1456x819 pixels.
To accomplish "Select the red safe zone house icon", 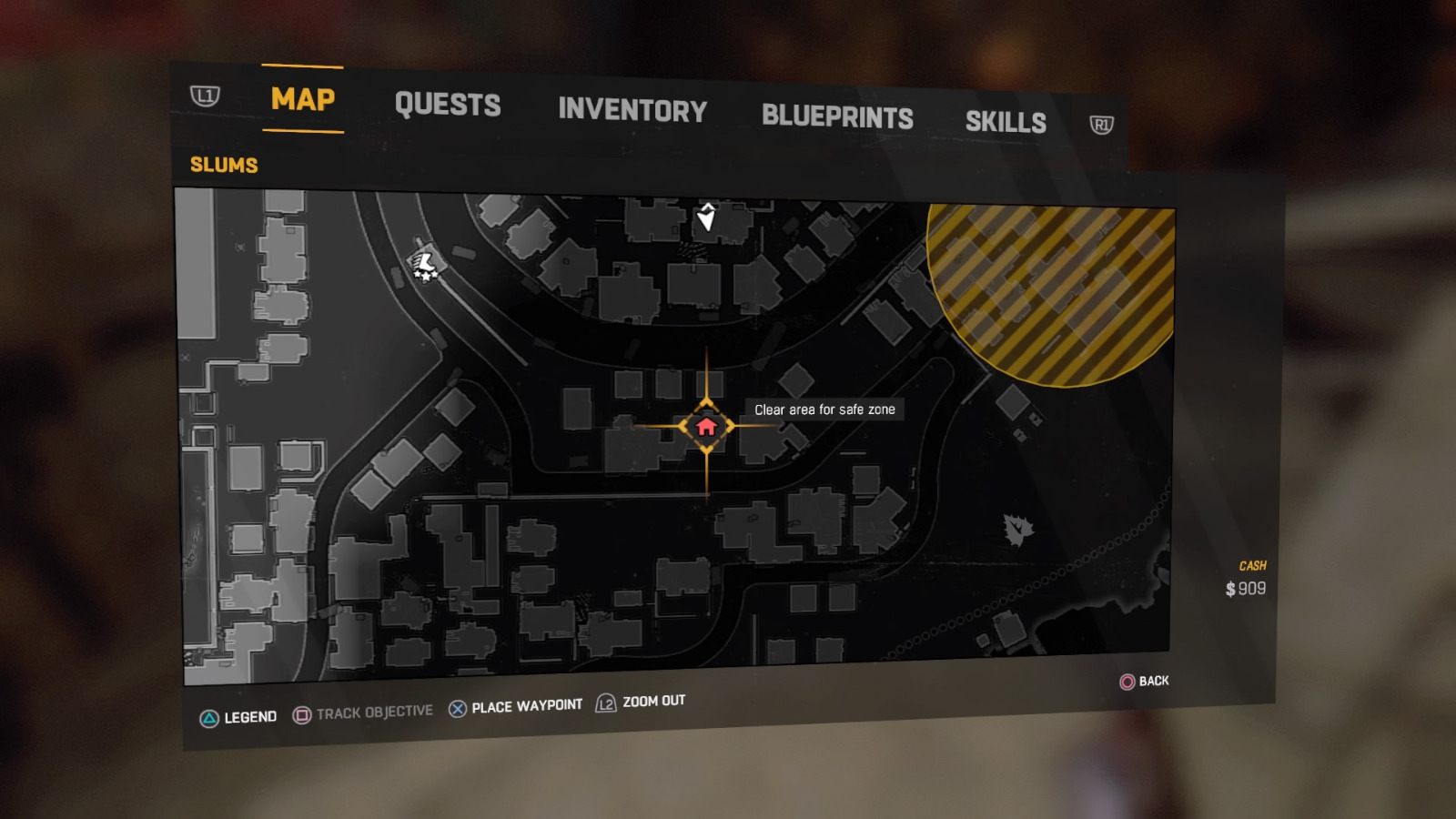I will [705, 424].
